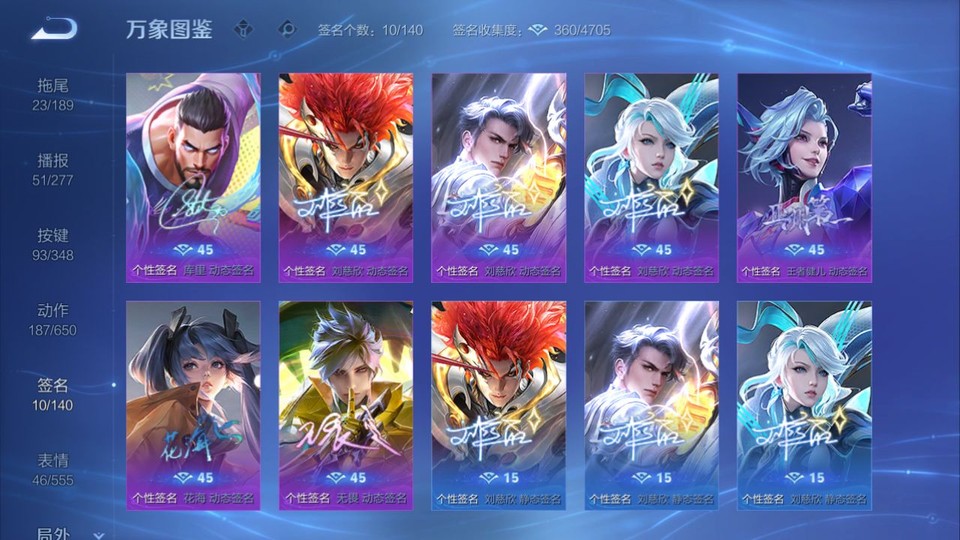Switch to the 表情 category tab
Image resolution: width=960 pixels, height=540 pixels.
(x=53, y=469)
